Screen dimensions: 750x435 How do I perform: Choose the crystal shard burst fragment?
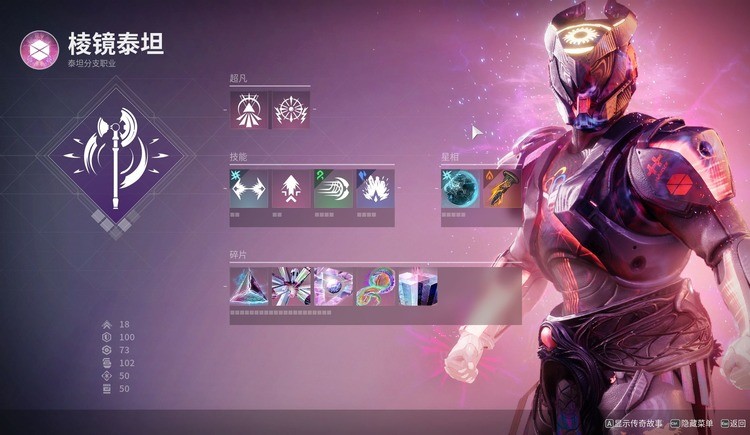(x=291, y=286)
